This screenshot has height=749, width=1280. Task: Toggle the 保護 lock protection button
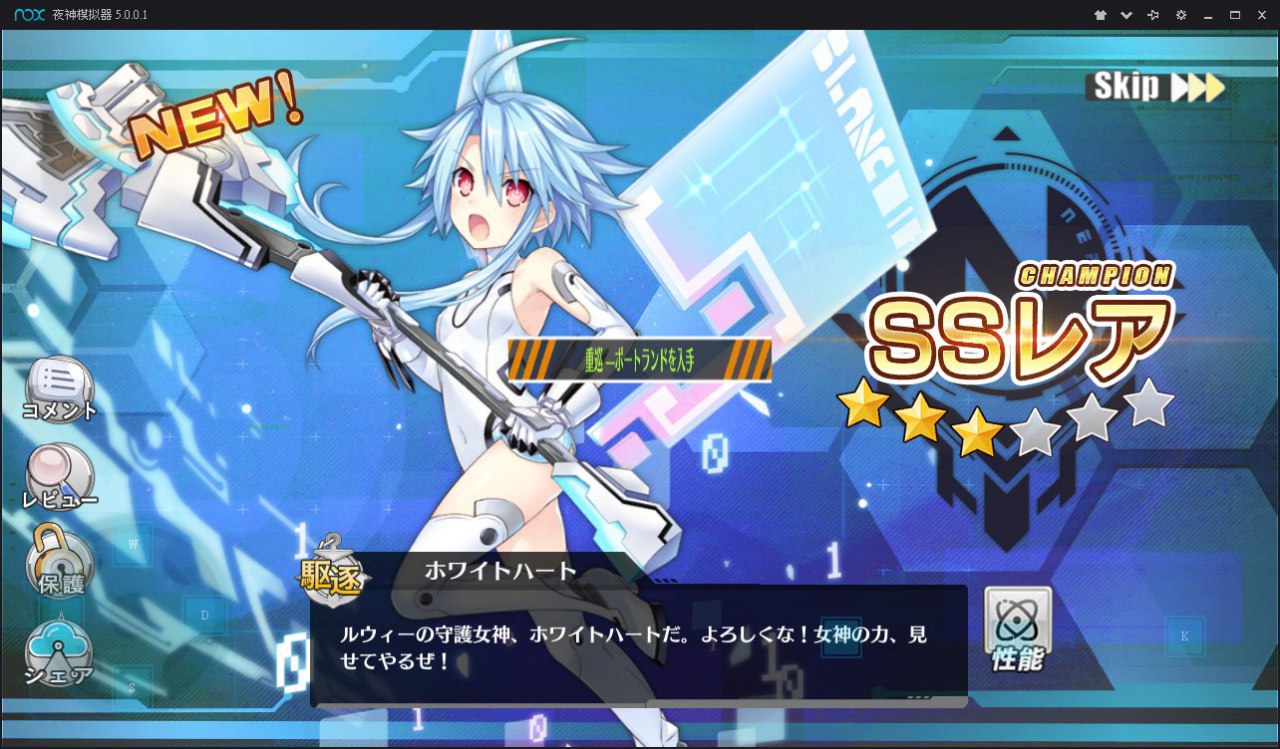point(59,558)
